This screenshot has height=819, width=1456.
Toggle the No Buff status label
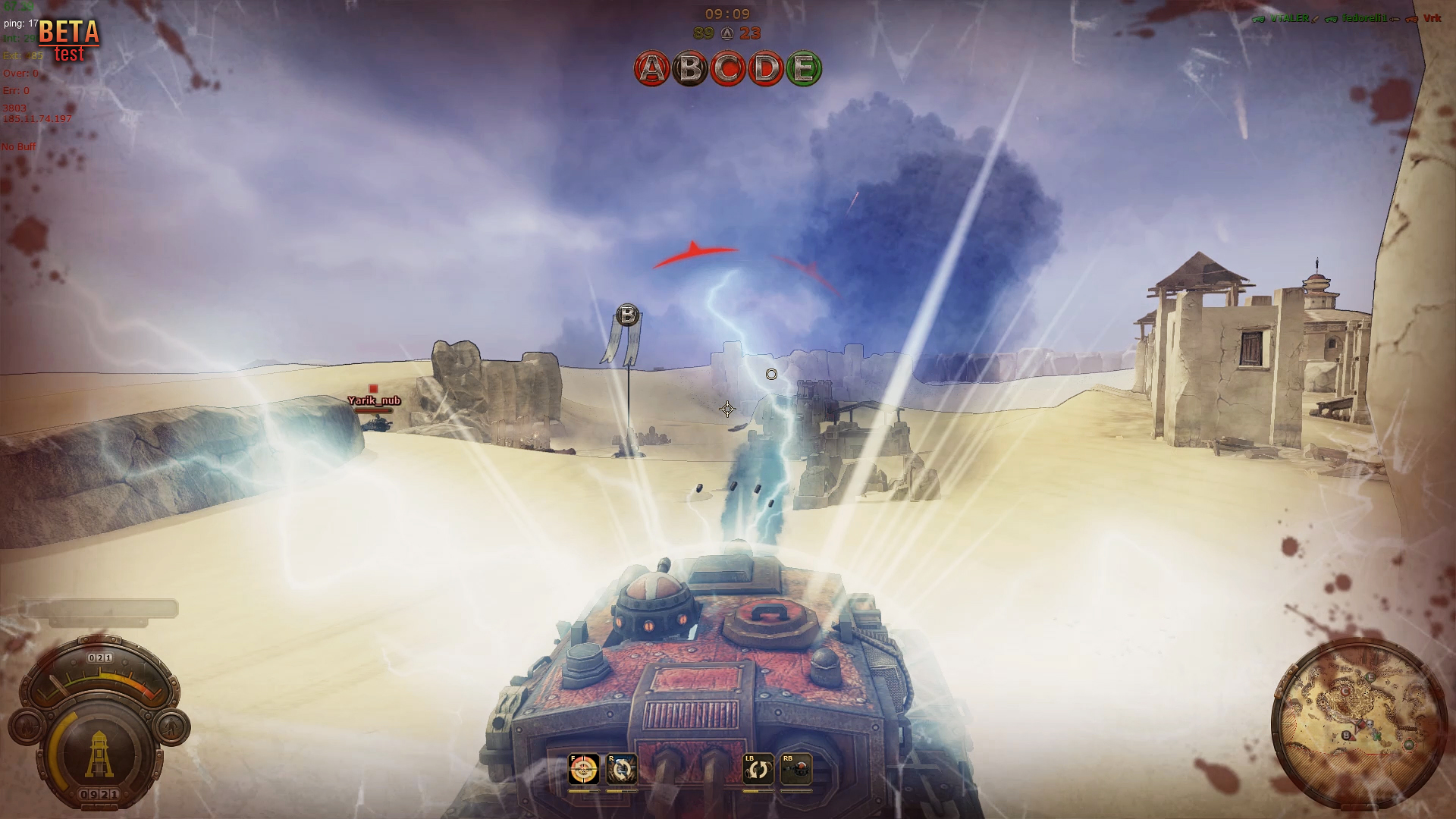[19, 146]
